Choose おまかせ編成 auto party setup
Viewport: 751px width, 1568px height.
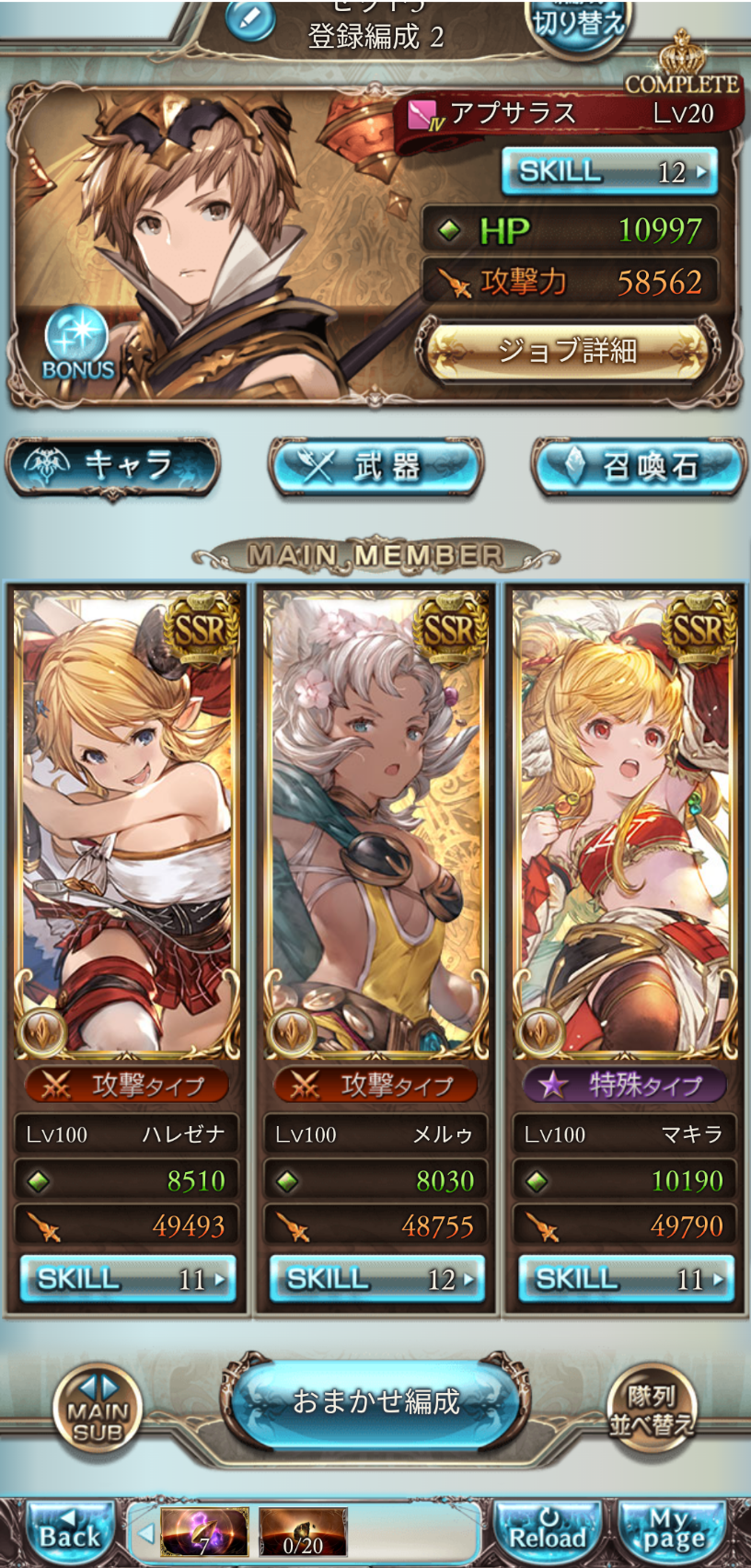(375, 1401)
